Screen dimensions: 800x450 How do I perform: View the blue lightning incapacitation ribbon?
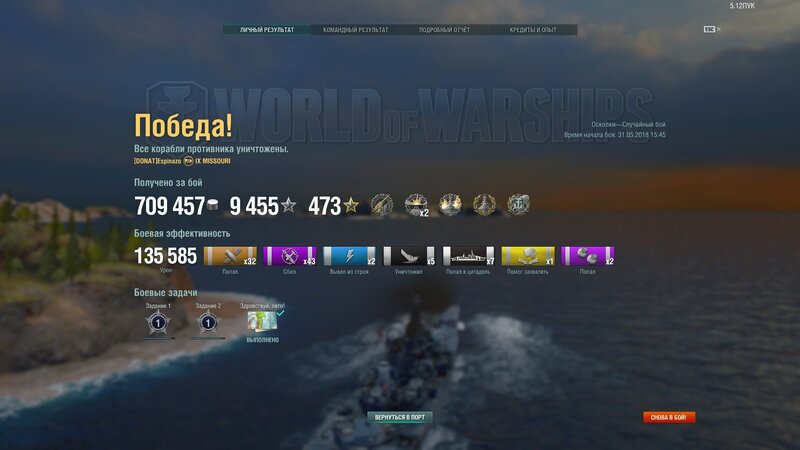point(349,256)
